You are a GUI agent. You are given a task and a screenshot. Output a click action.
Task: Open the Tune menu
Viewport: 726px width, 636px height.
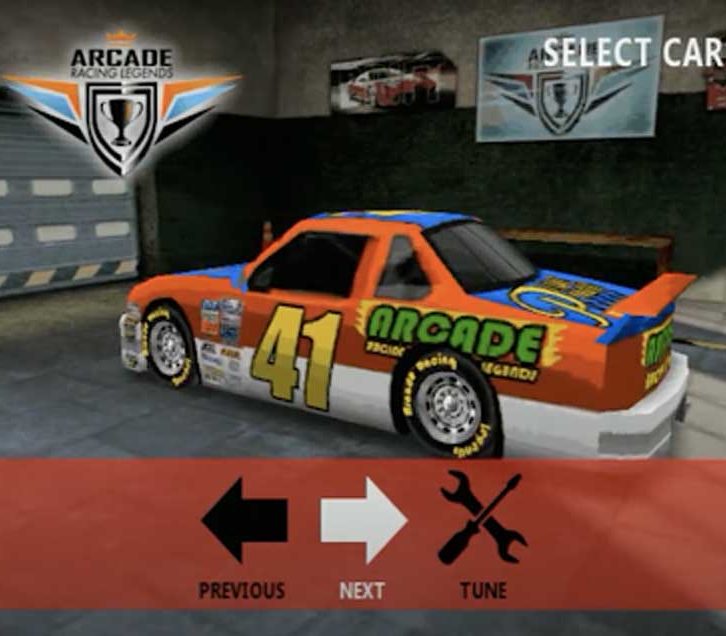click(482, 519)
